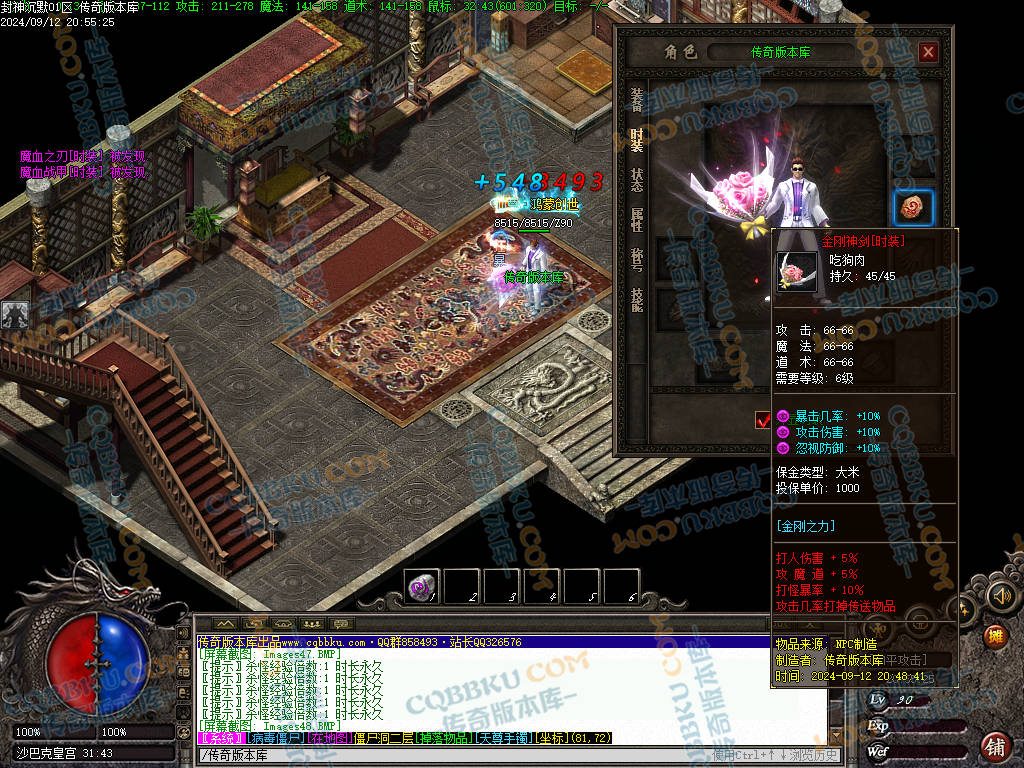Toggle the red checkbox in character panel
The image size is (1024, 768).
[763, 419]
